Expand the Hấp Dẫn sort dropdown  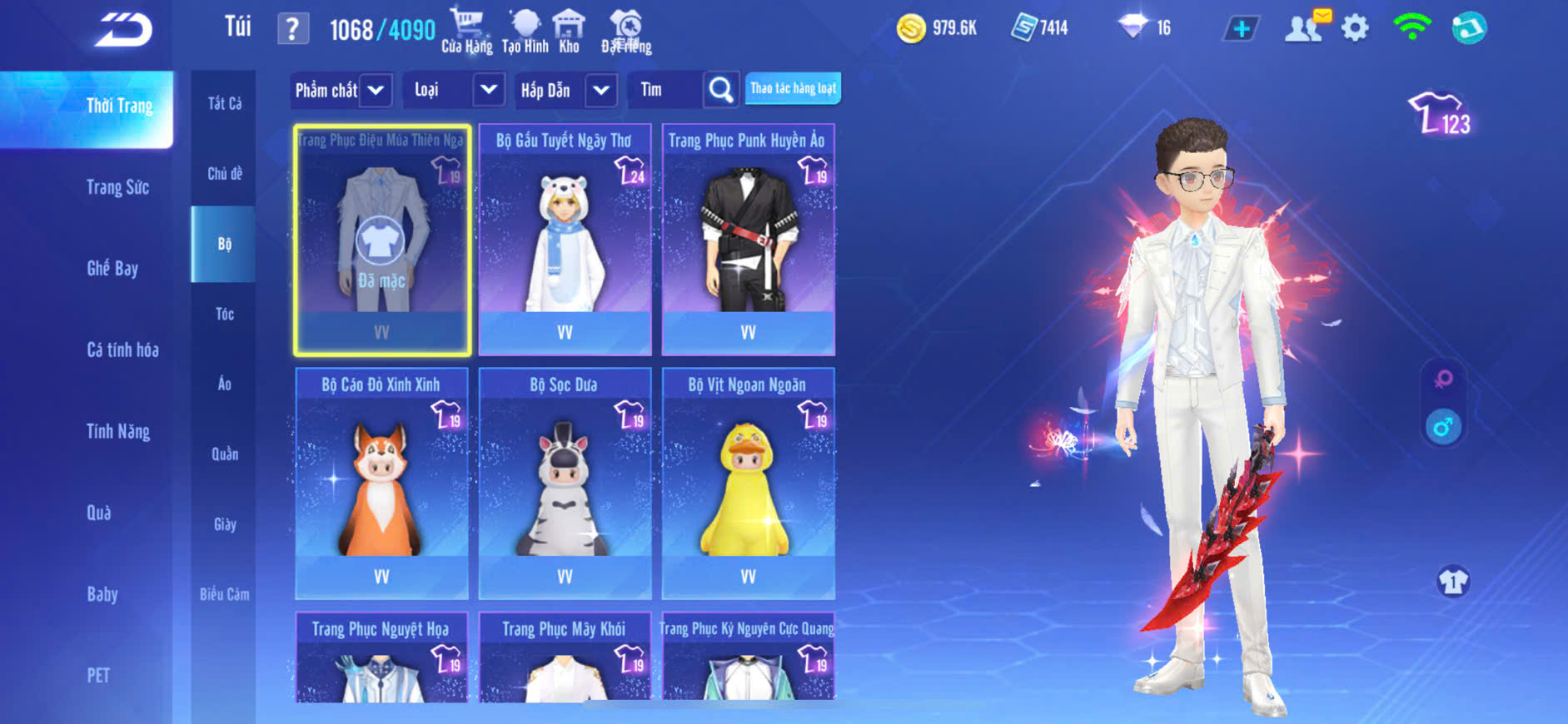[601, 90]
